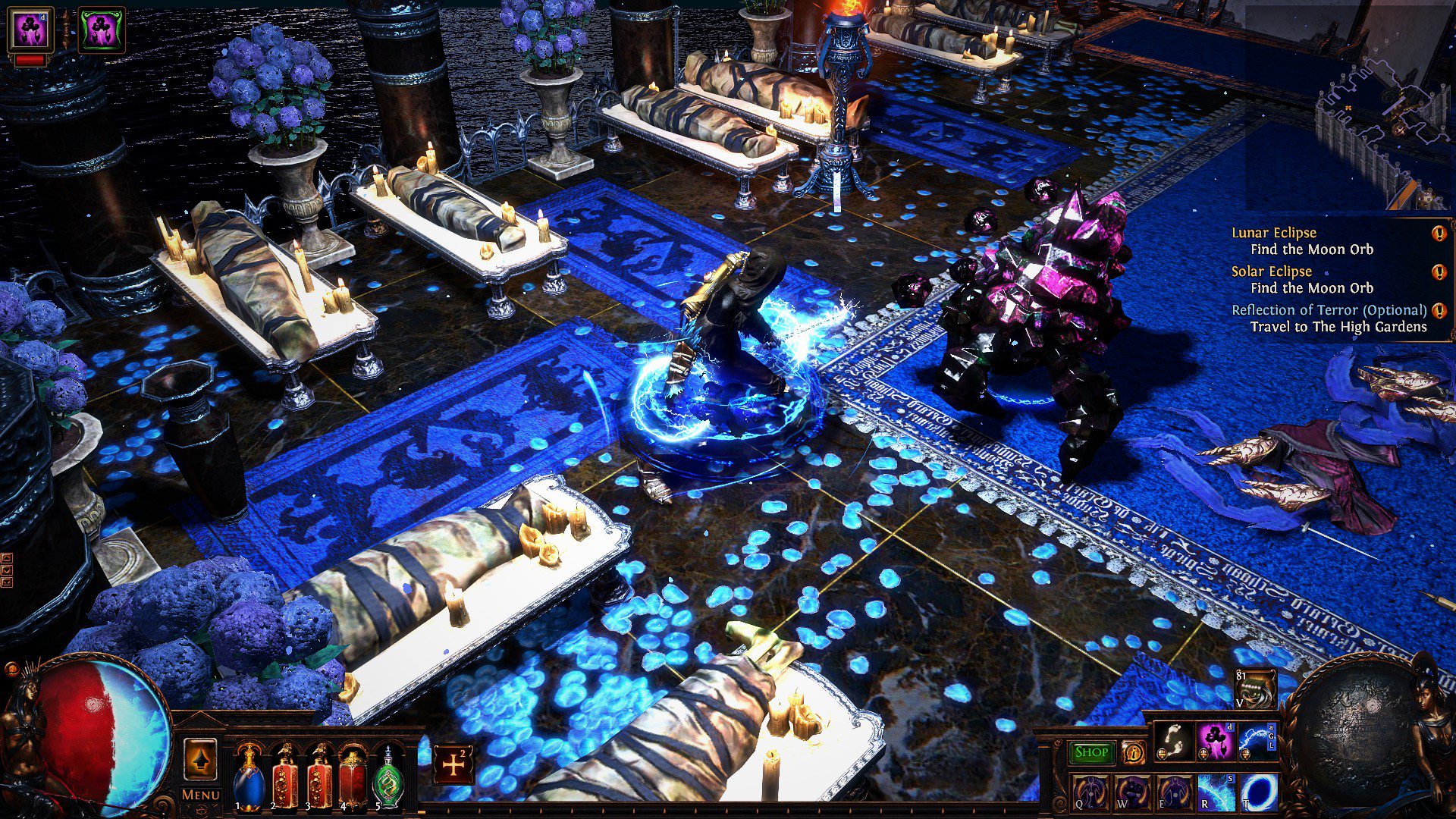The image size is (1456, 819).
Task: Toggle tracking for the Solar Eclipse quest
Action: (1439, 271)
